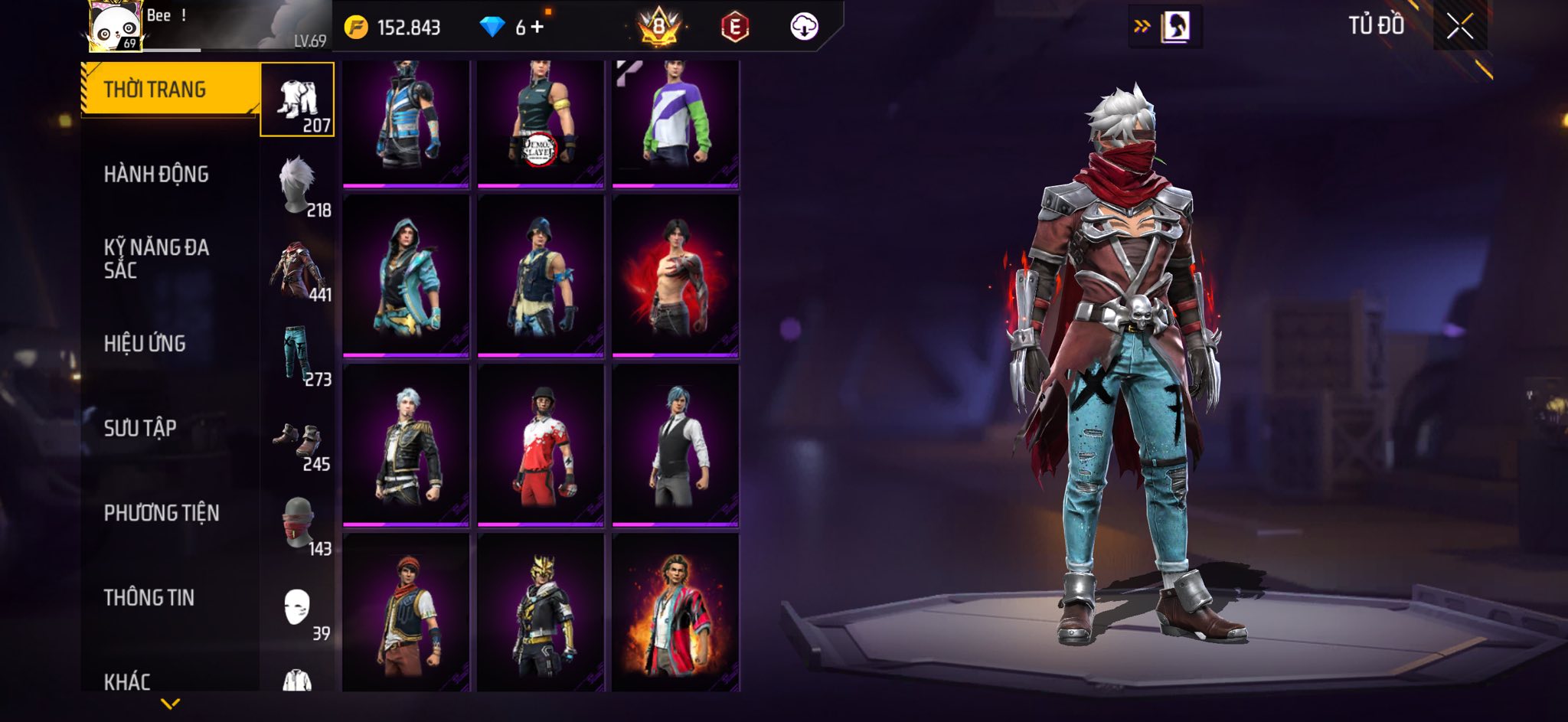
Task: Pick the jeans bottoms category showing 273
Action: point(297,355)
